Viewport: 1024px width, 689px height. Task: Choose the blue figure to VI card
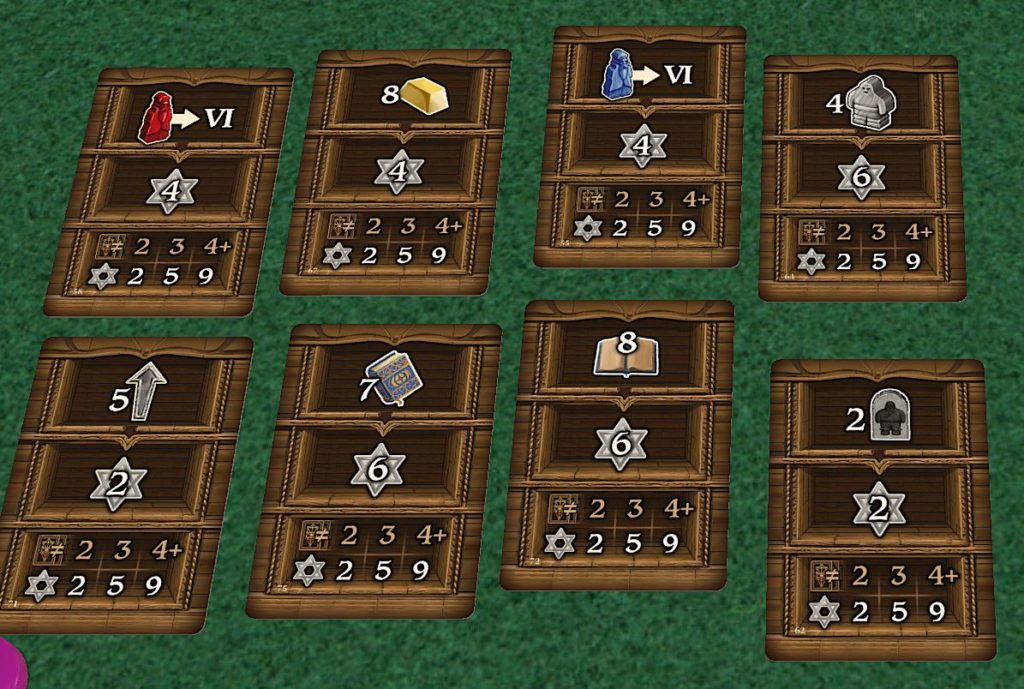642,146
